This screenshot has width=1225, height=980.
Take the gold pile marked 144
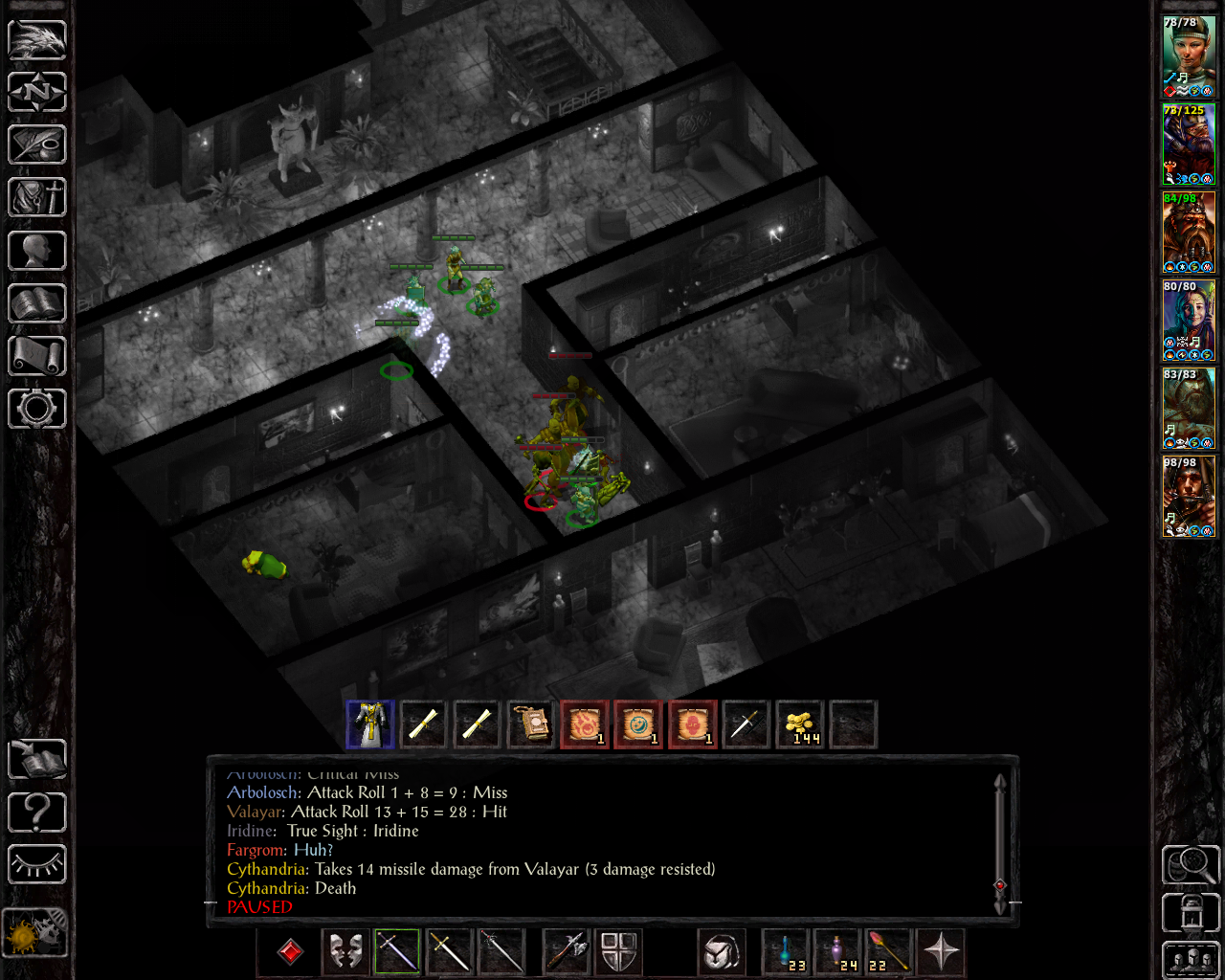(x=800, y=724)
